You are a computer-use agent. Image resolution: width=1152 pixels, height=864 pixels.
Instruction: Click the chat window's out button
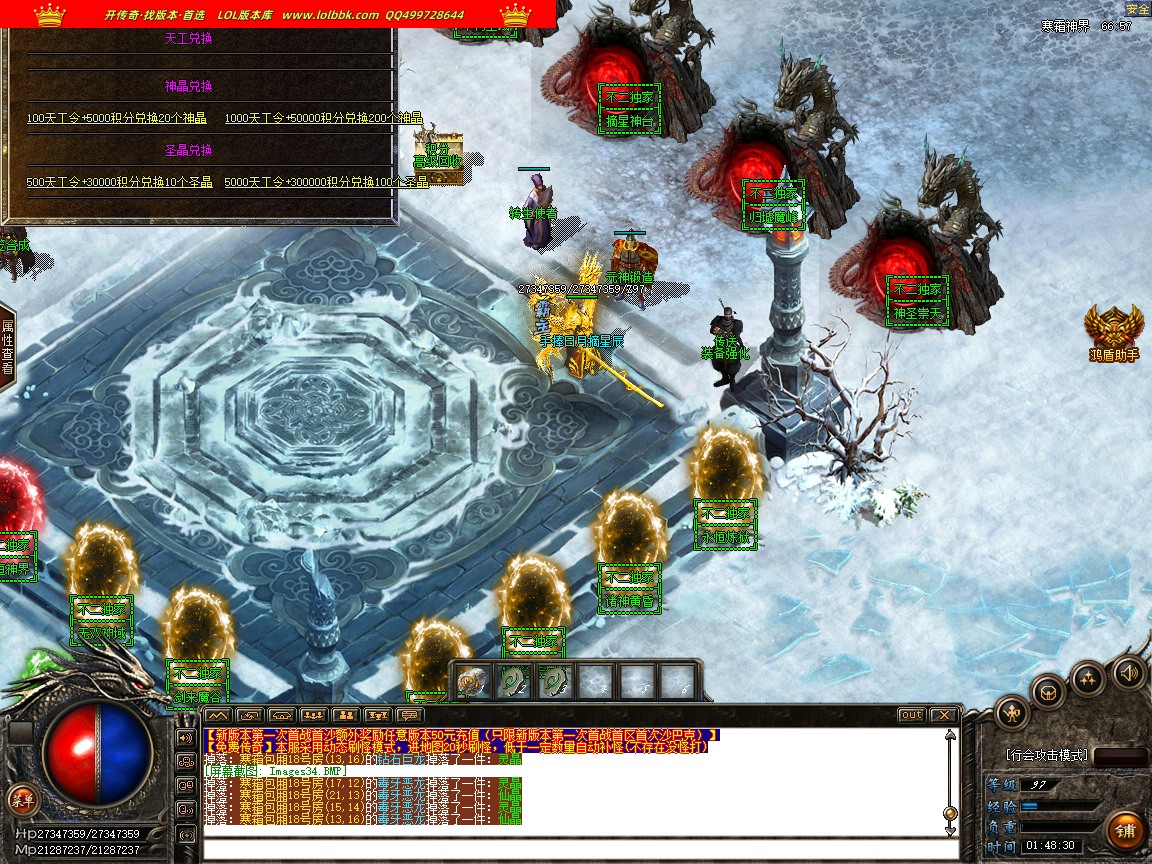pos(911,715)
